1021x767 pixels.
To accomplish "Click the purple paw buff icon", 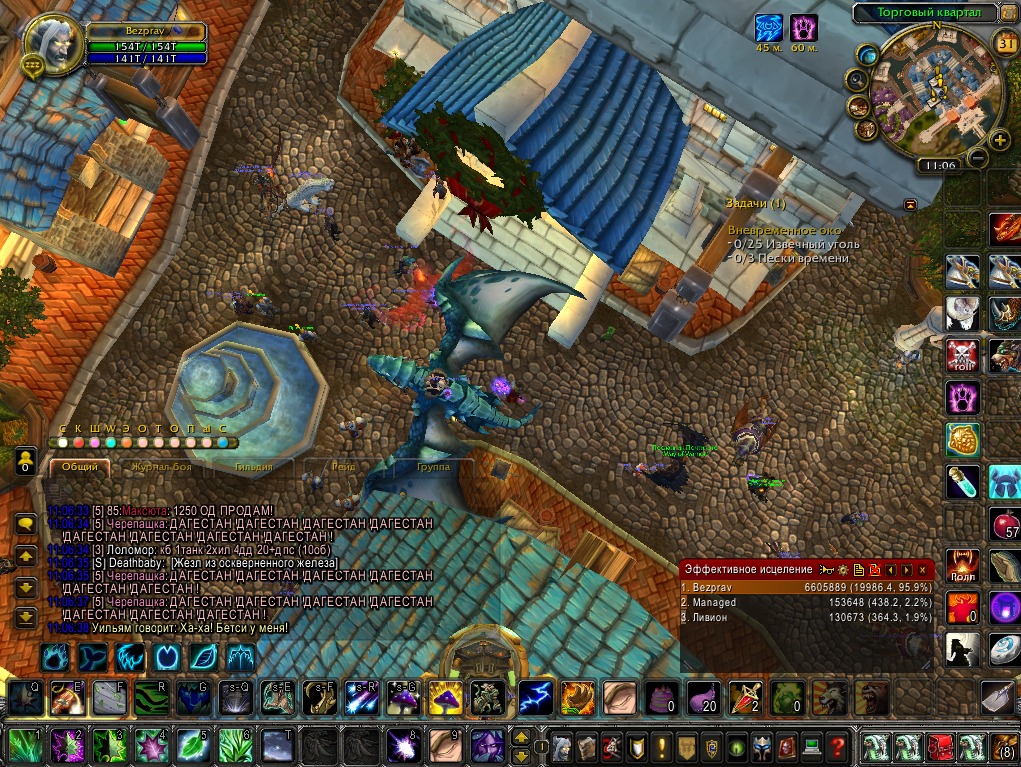I will pos(803,27).
